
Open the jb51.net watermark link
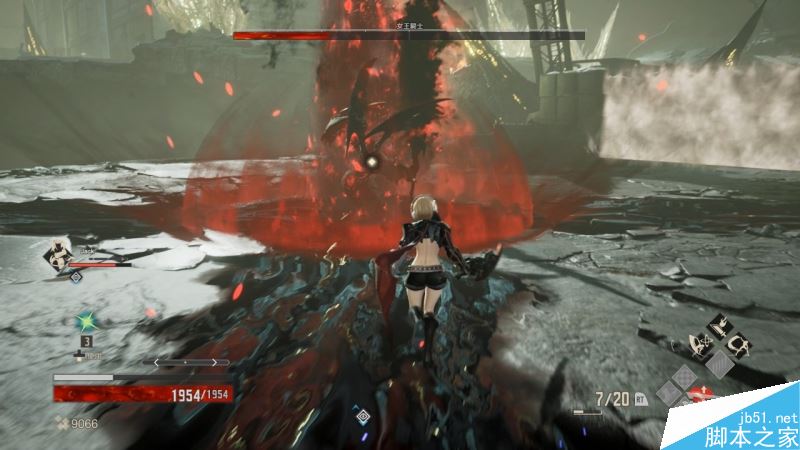[x=767, y=417]
